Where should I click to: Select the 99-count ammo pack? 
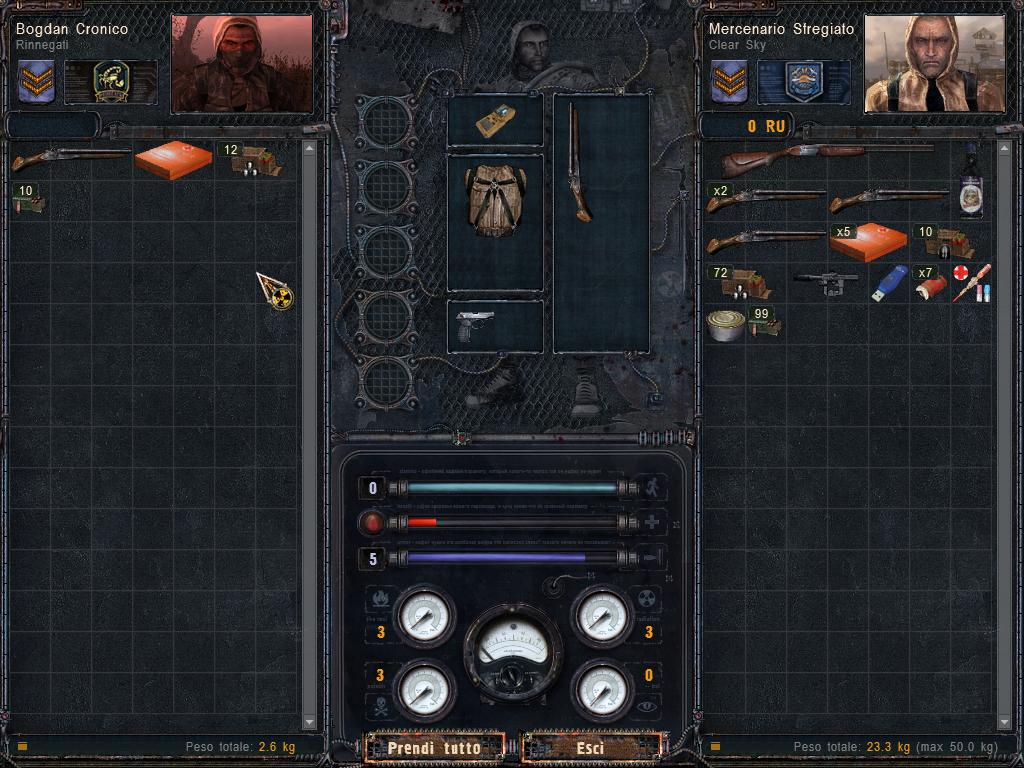point(766,322)
